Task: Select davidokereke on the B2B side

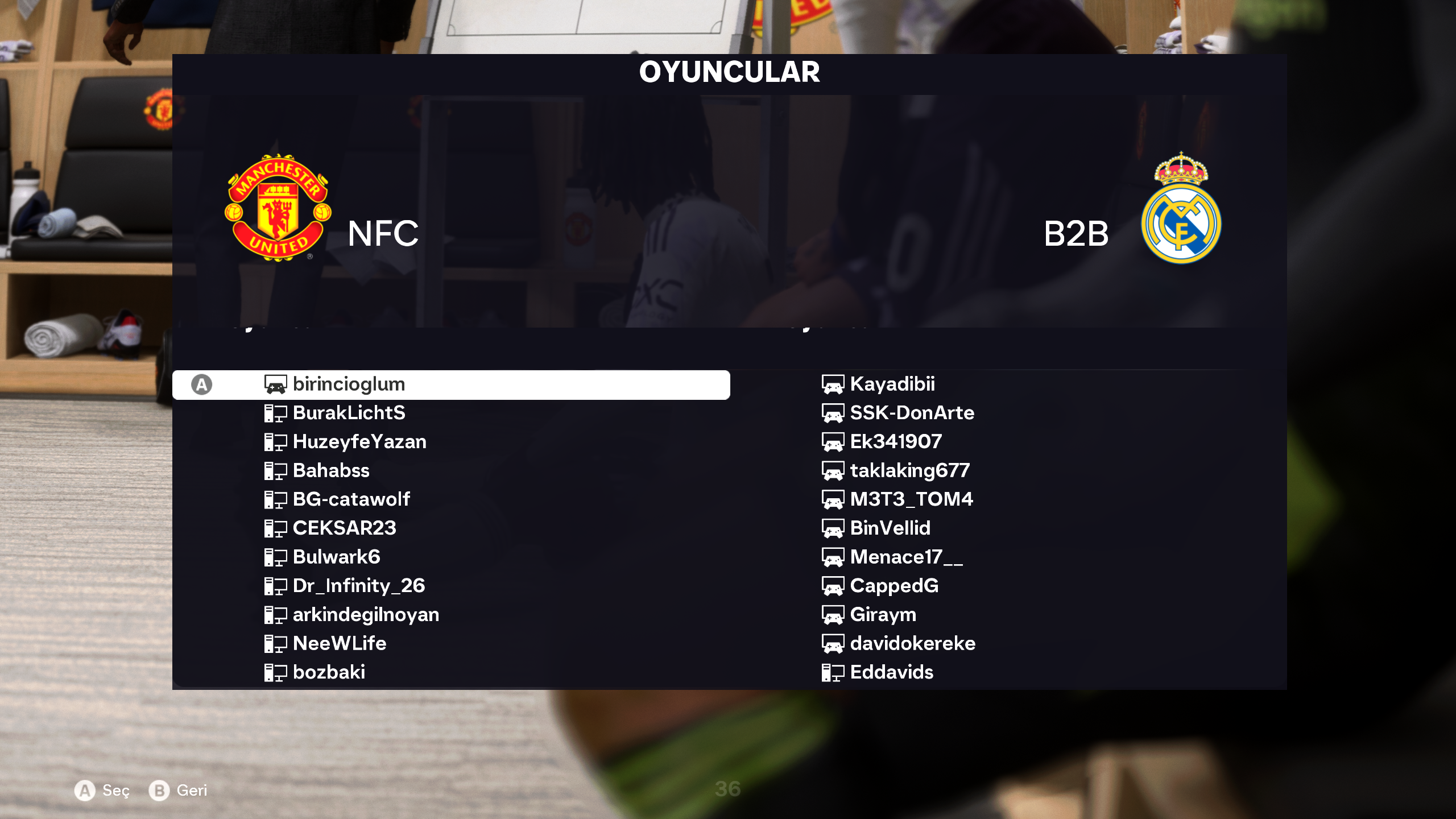Action: coord(912,644)
